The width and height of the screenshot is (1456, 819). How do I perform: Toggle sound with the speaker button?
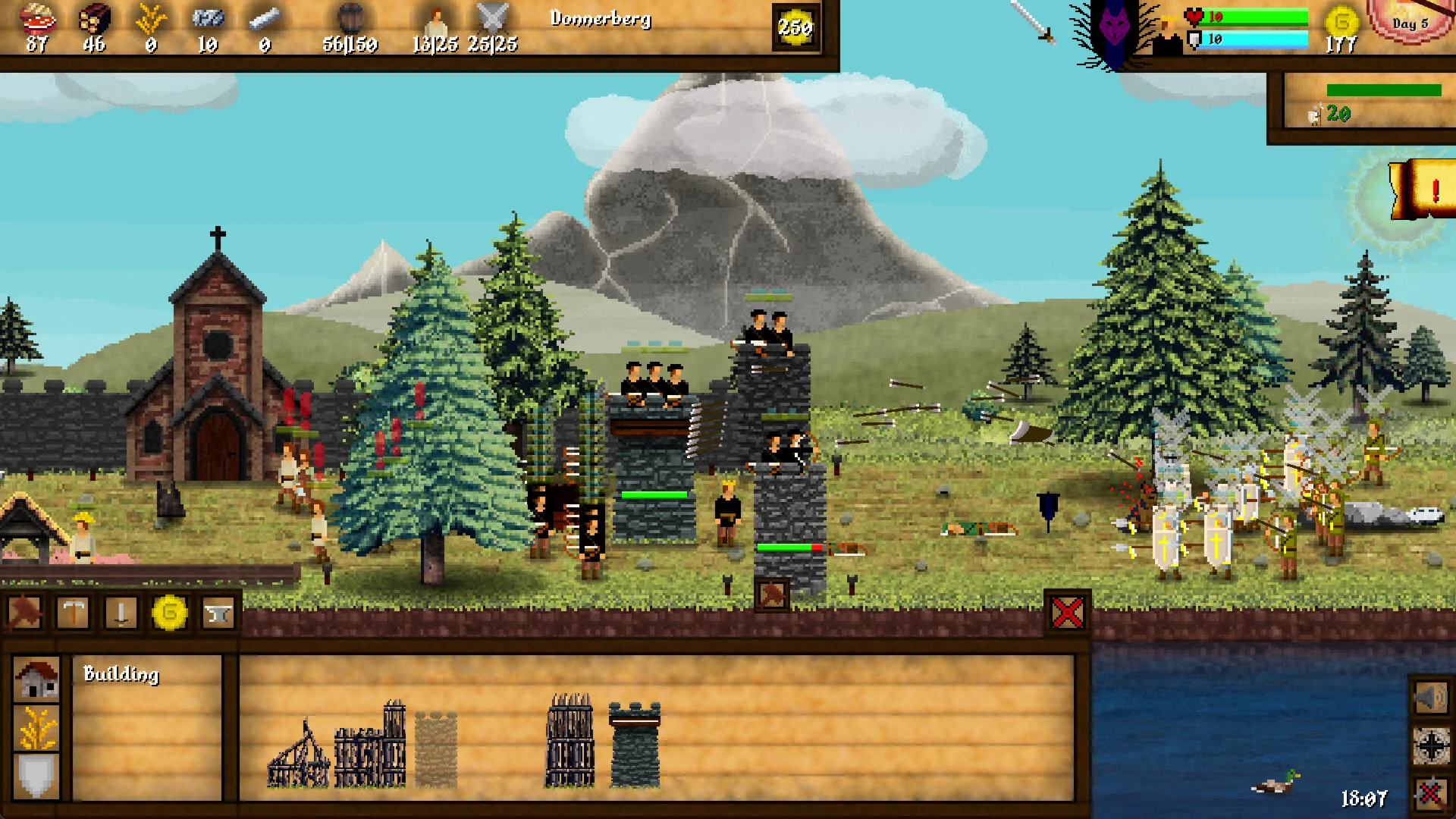coord(1431,697)
